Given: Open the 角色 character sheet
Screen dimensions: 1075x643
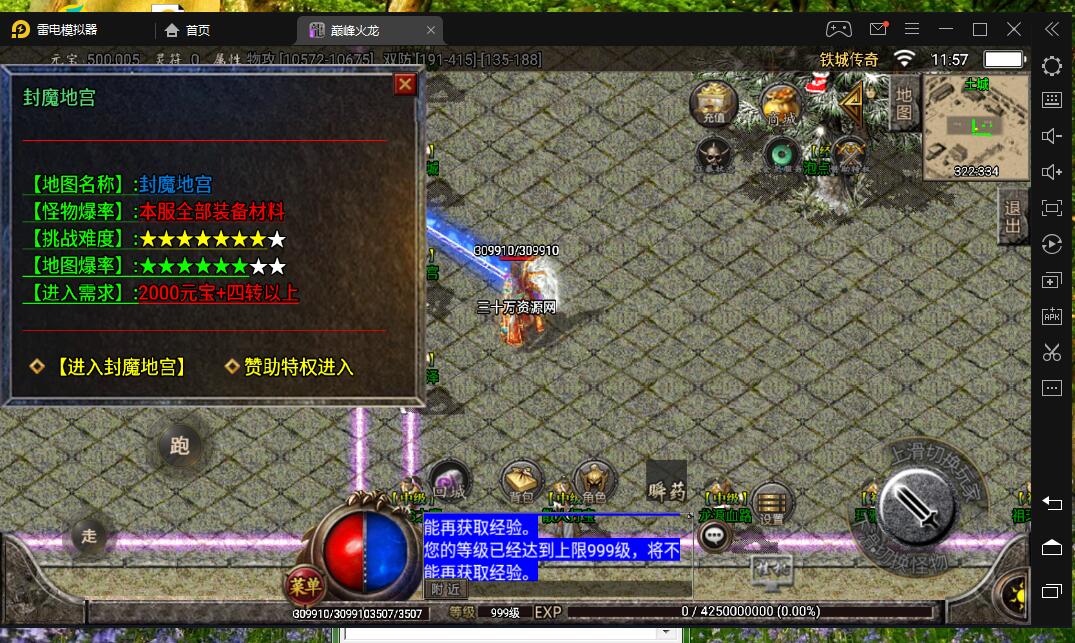Looking at the screenshot, I should coord(593,481).
